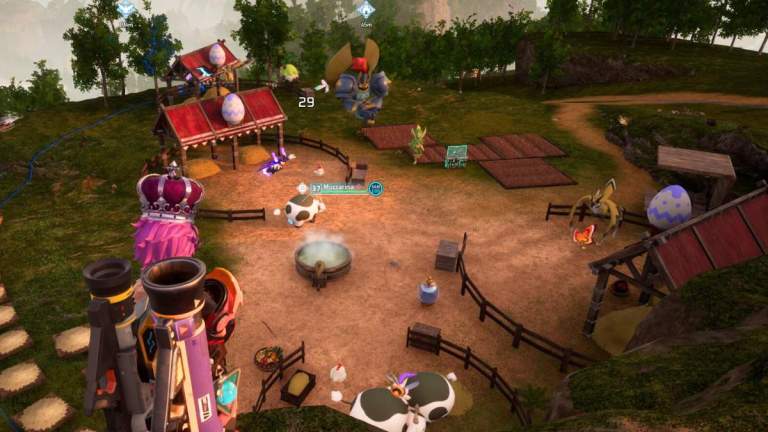The height and width of the screenshot is (432, 768).
Task: Click the round teal icon beside Mozzarina's name
Action: click(x=376, y=187)
